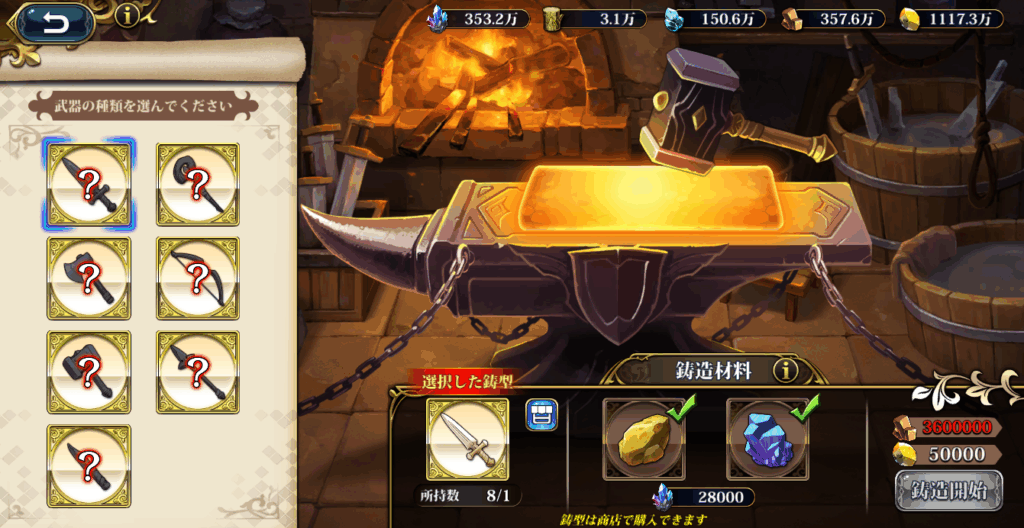Choose the mace weapon type
The width and height of the screenshot is (1024, 528).
click(198, 185)
